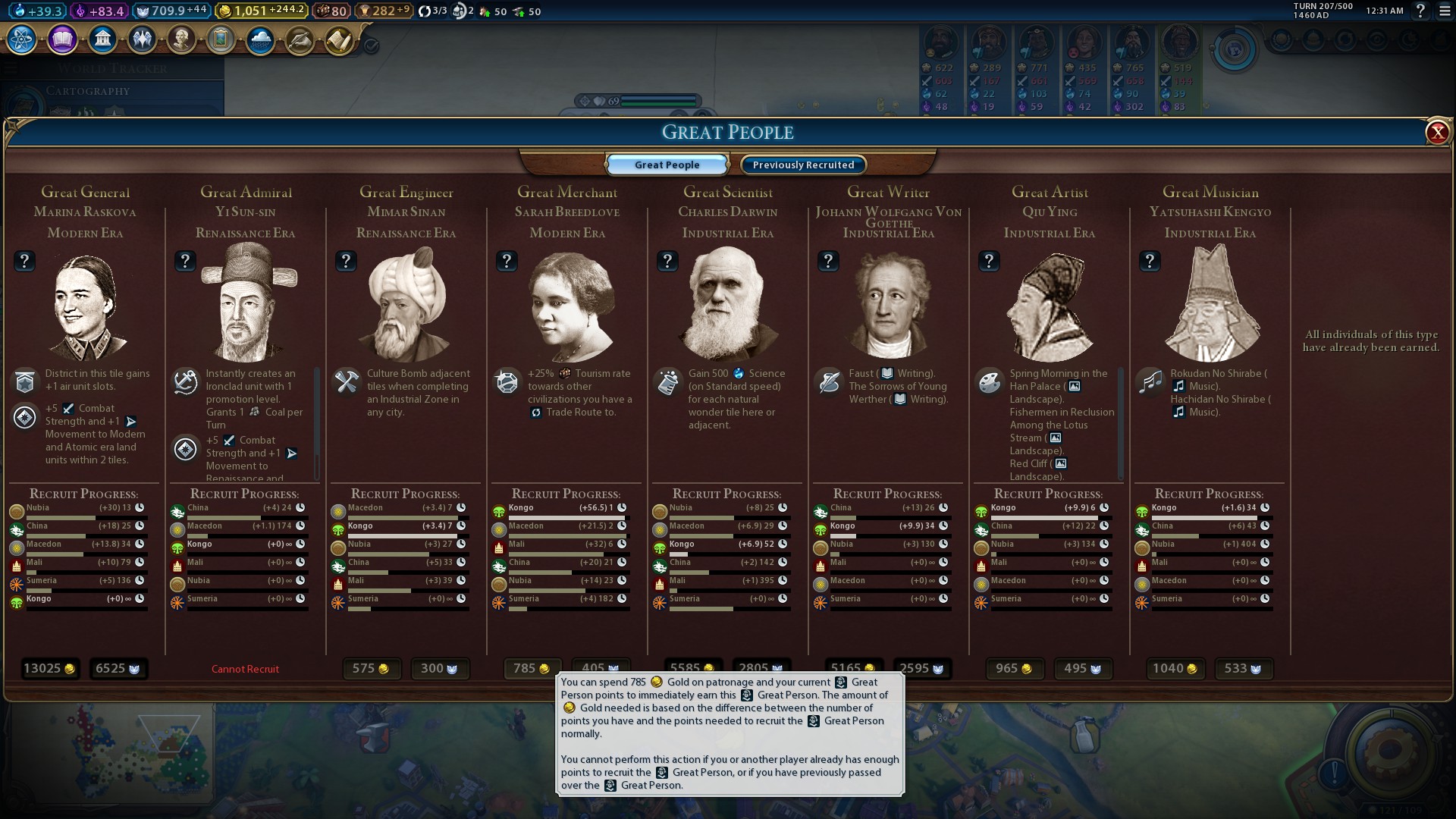Recruit Qiu Ying with 495 faith
Image resolution: width=1456 pixels, height=819 pixels.
click(x=1083, y=669)
